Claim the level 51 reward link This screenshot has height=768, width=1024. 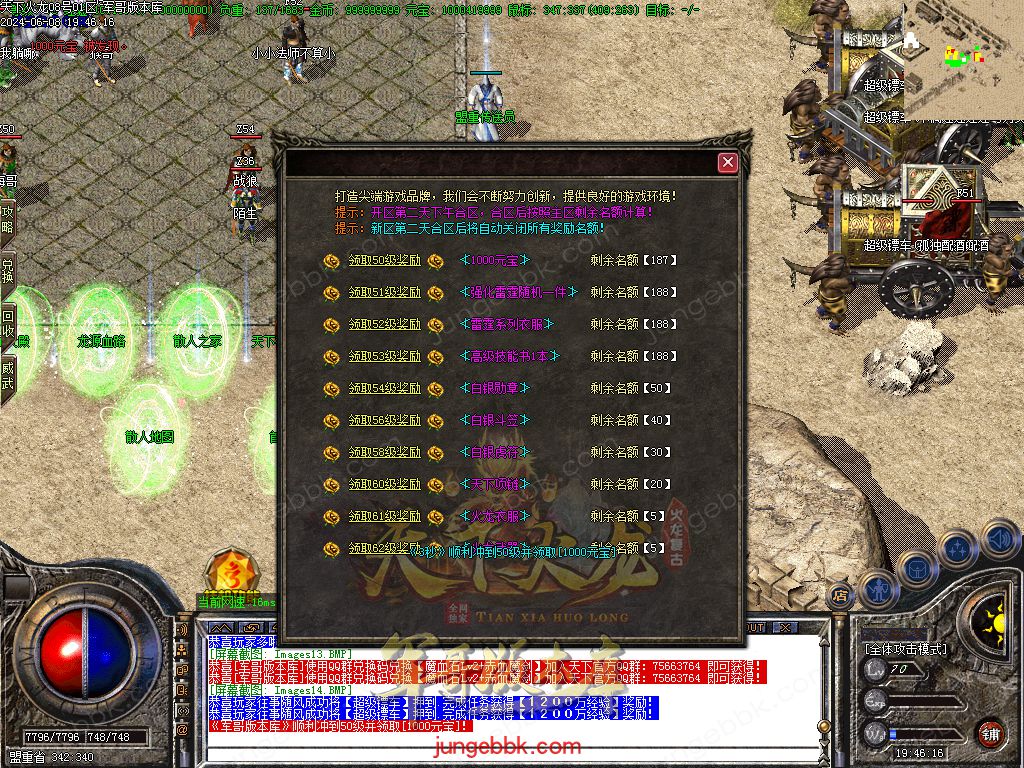pyautogui.click(x=384, y=292)
